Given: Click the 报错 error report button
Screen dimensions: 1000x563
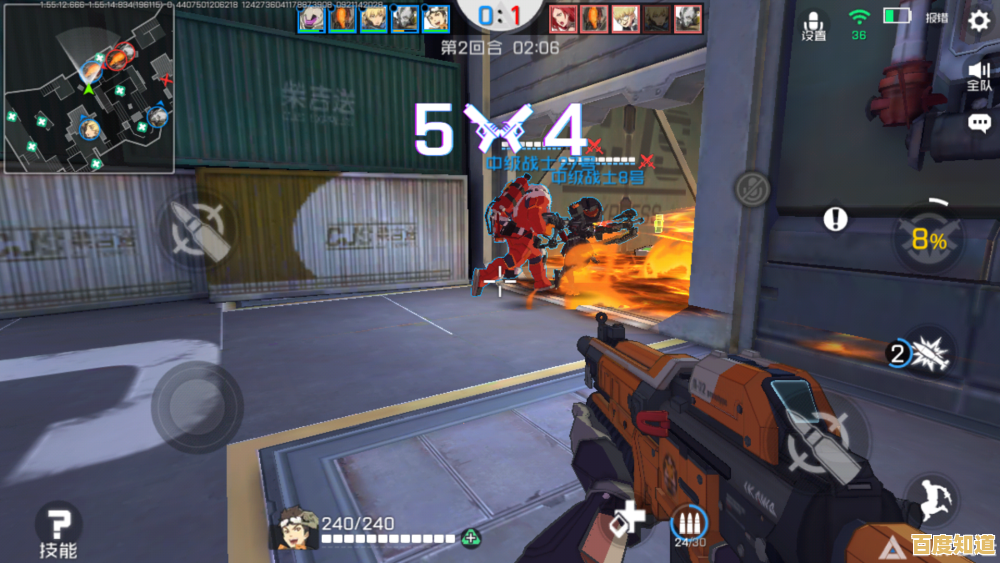Looking at the screenshot, I should (936, 18).
